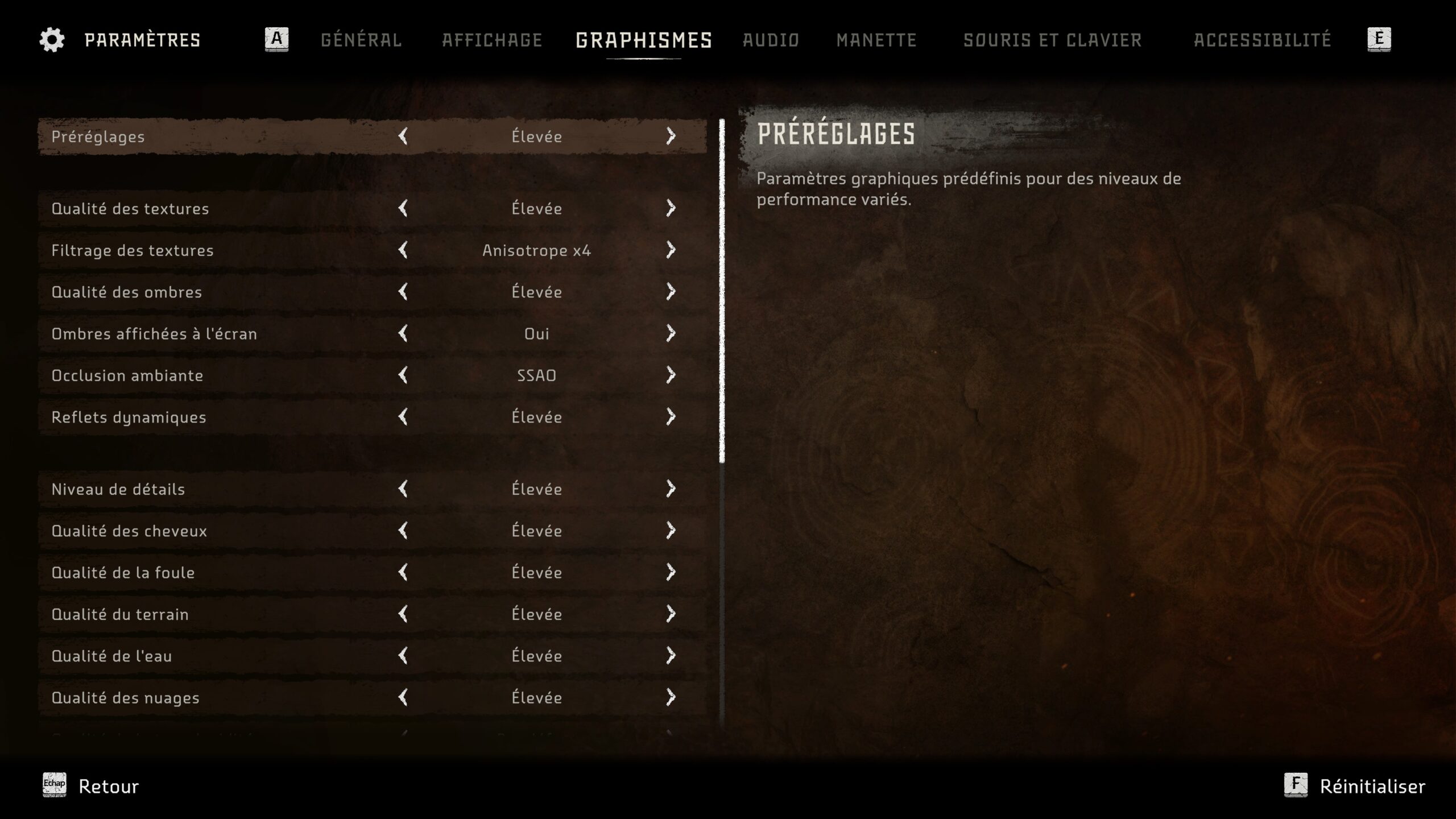
Task: Increase Niveau de détails with right arrow
Action: (x=671, y=489)
